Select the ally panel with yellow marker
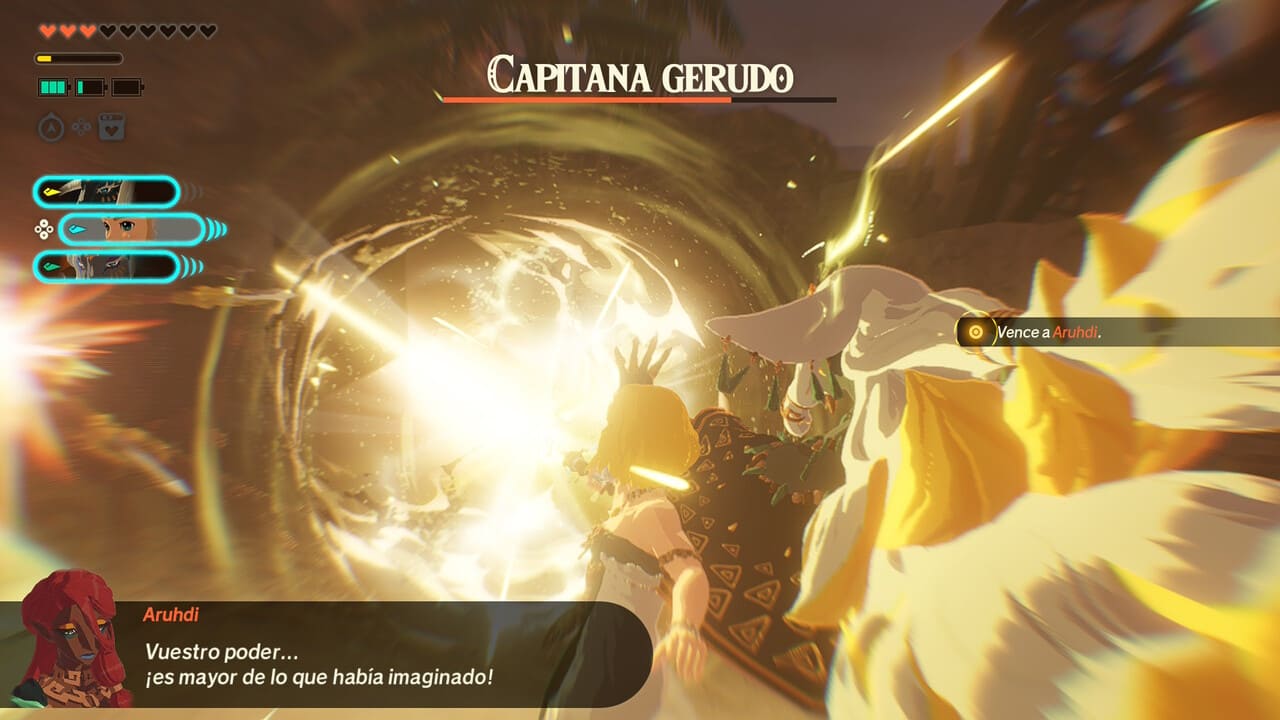The height and width of the screenshot is (720, 1280). pos(106,191)
